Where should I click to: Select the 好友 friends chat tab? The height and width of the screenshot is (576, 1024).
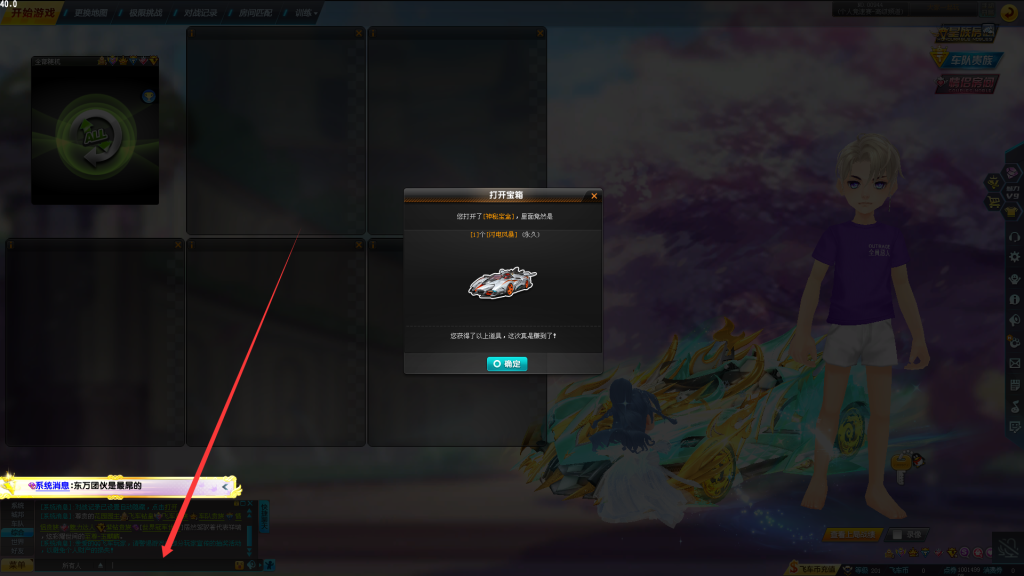tap(17, 549)
